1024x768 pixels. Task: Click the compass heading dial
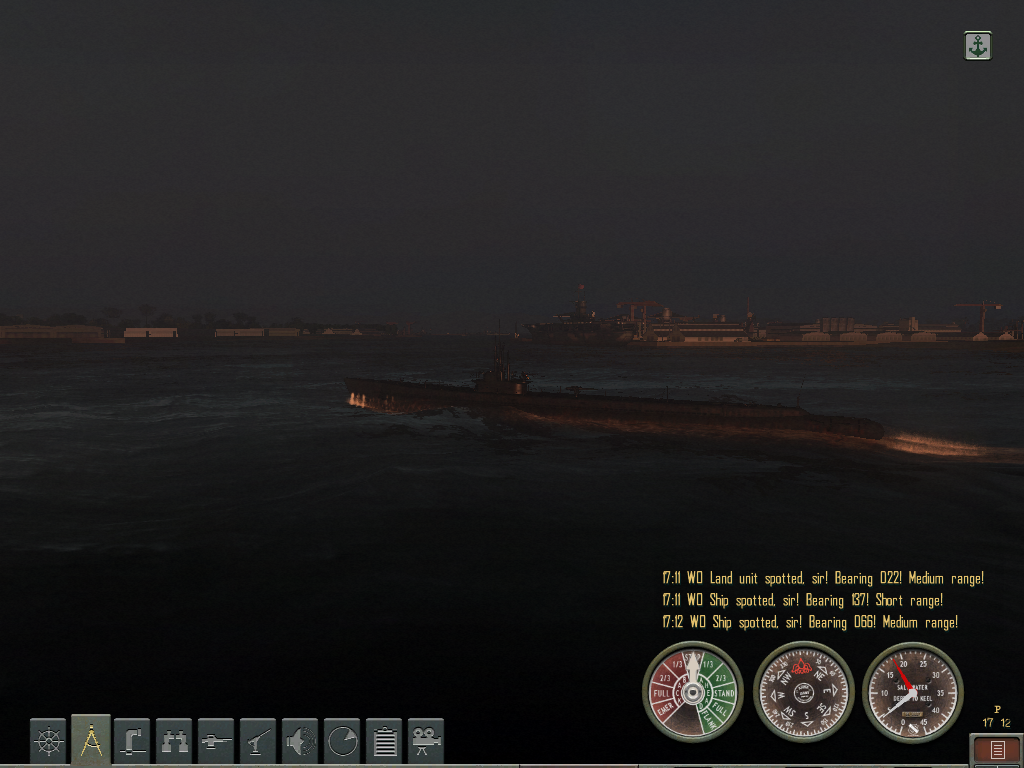coord(803,691)
